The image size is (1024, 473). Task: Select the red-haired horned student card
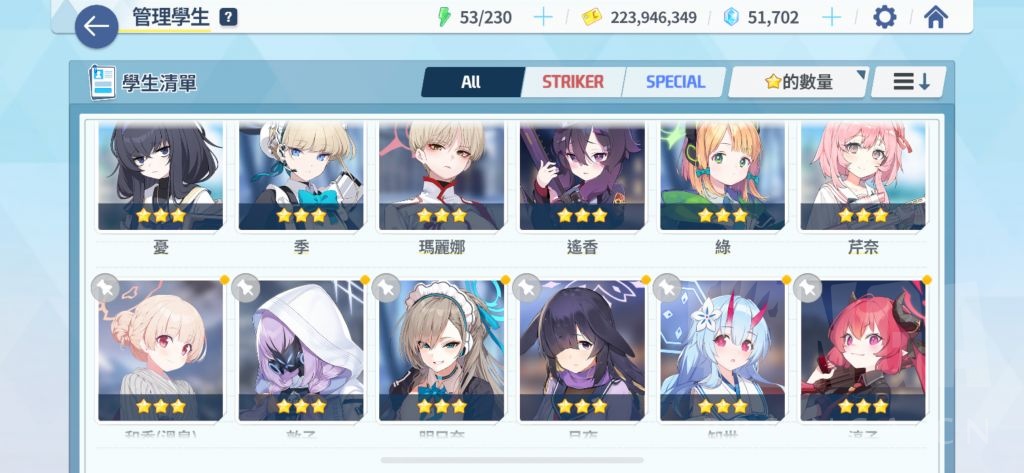862,350
